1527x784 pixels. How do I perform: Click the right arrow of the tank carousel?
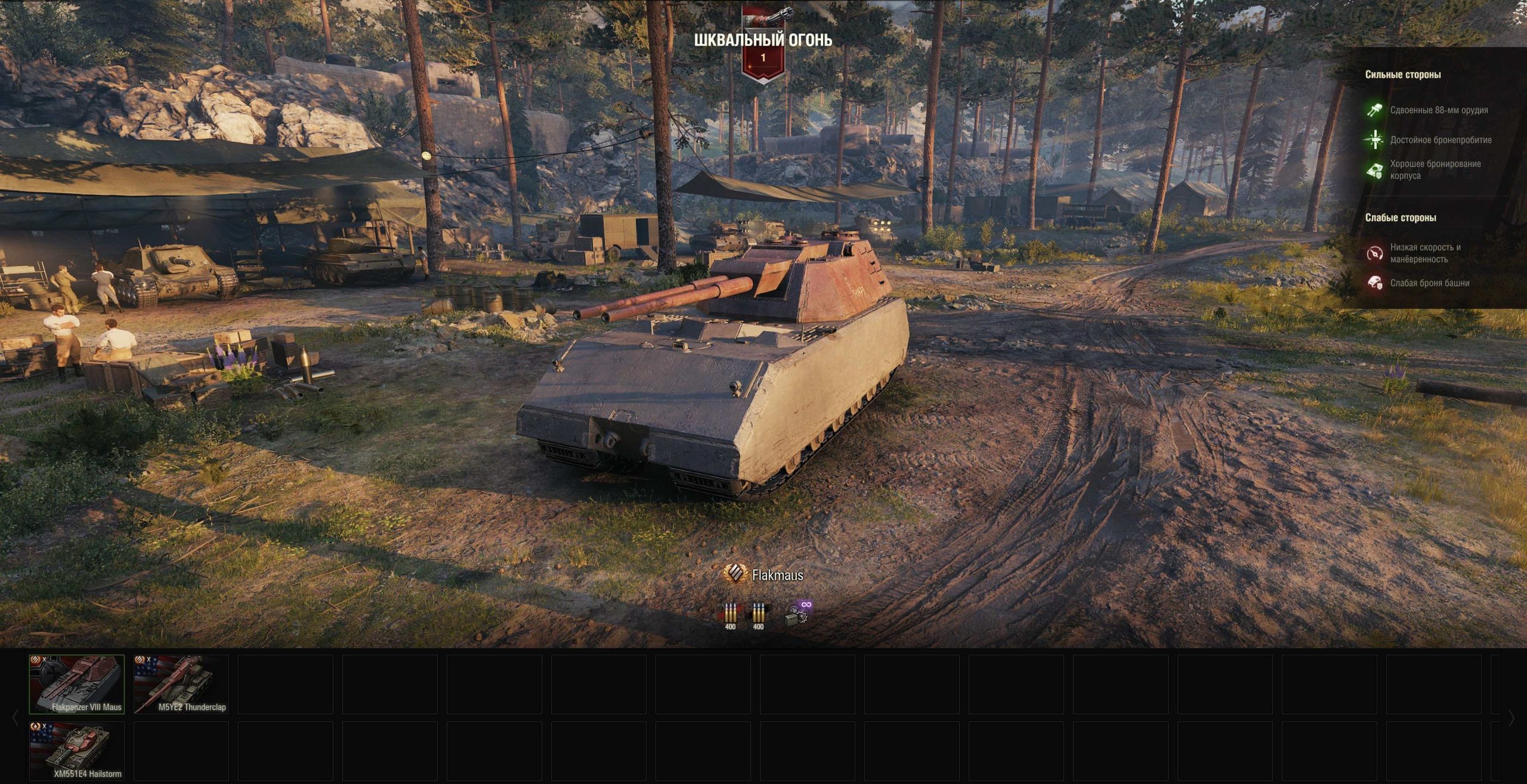pos(1511,718)
